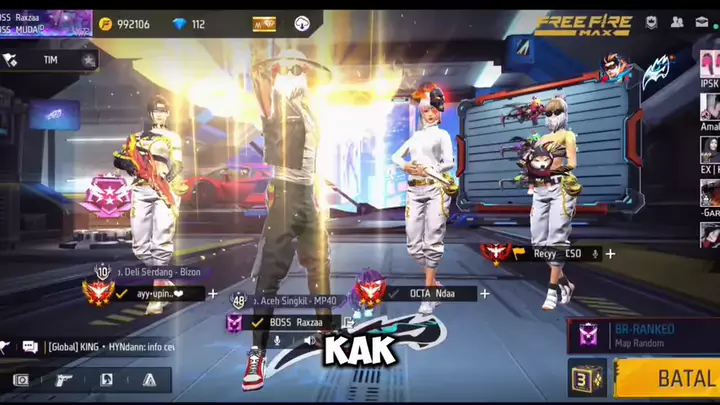This screenshot has height=405, width=720.
Task: Click the cloud download icon
Action: tap(302, 23)
